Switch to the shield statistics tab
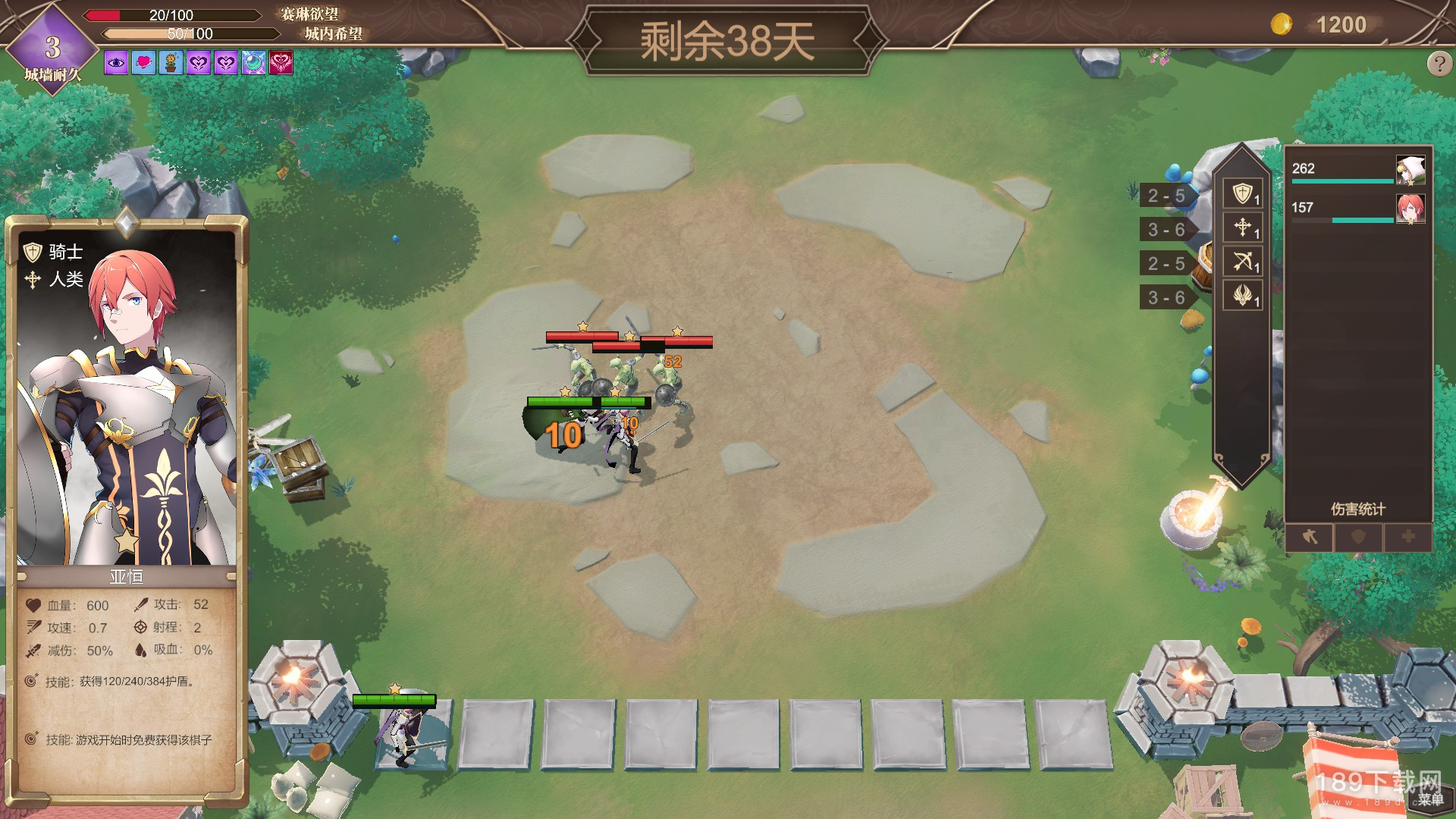The width and height of the screenshot is (1456, 819). (x=1358, y=537)
